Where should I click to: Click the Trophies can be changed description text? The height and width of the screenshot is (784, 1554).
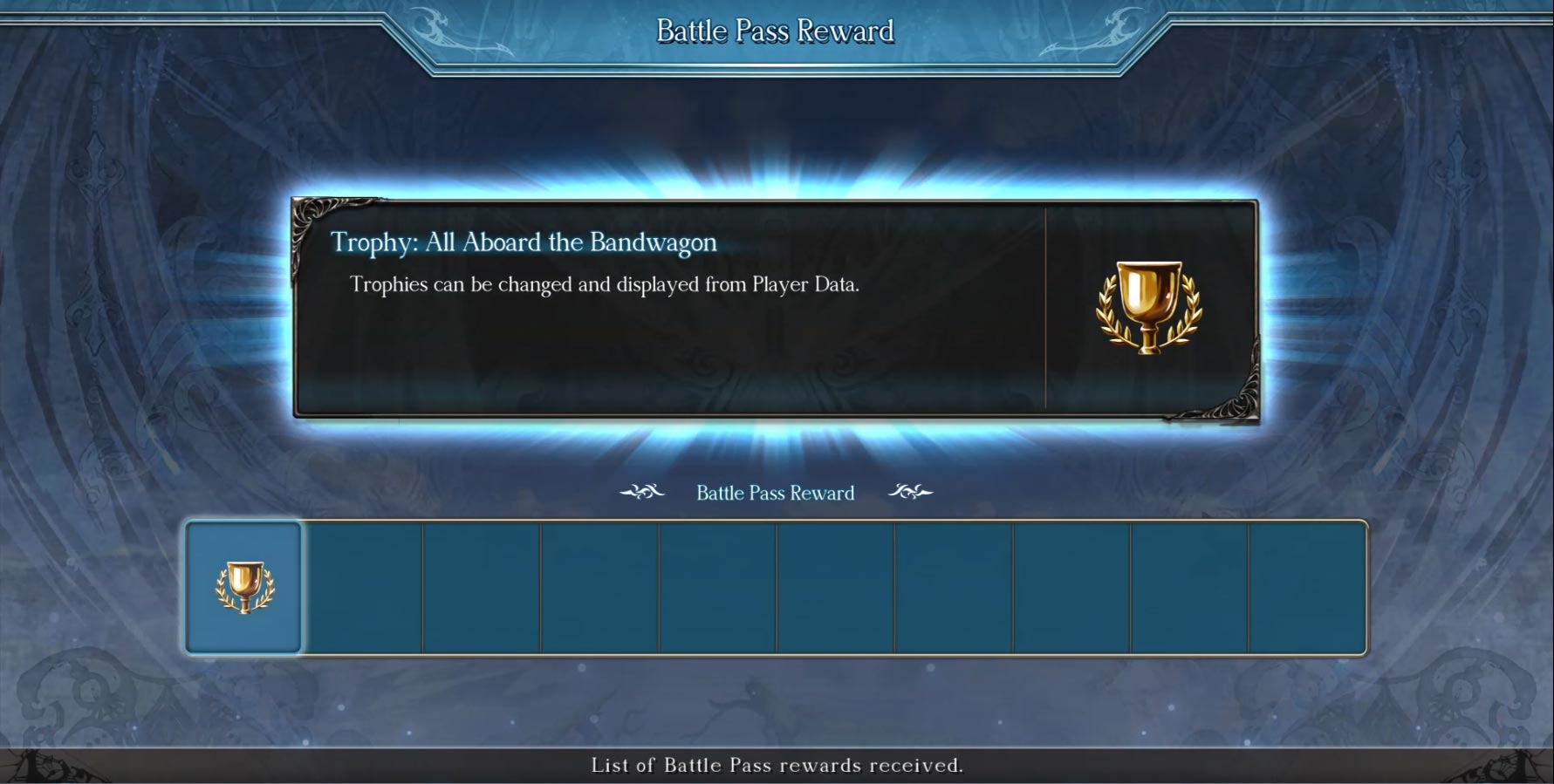605,283
